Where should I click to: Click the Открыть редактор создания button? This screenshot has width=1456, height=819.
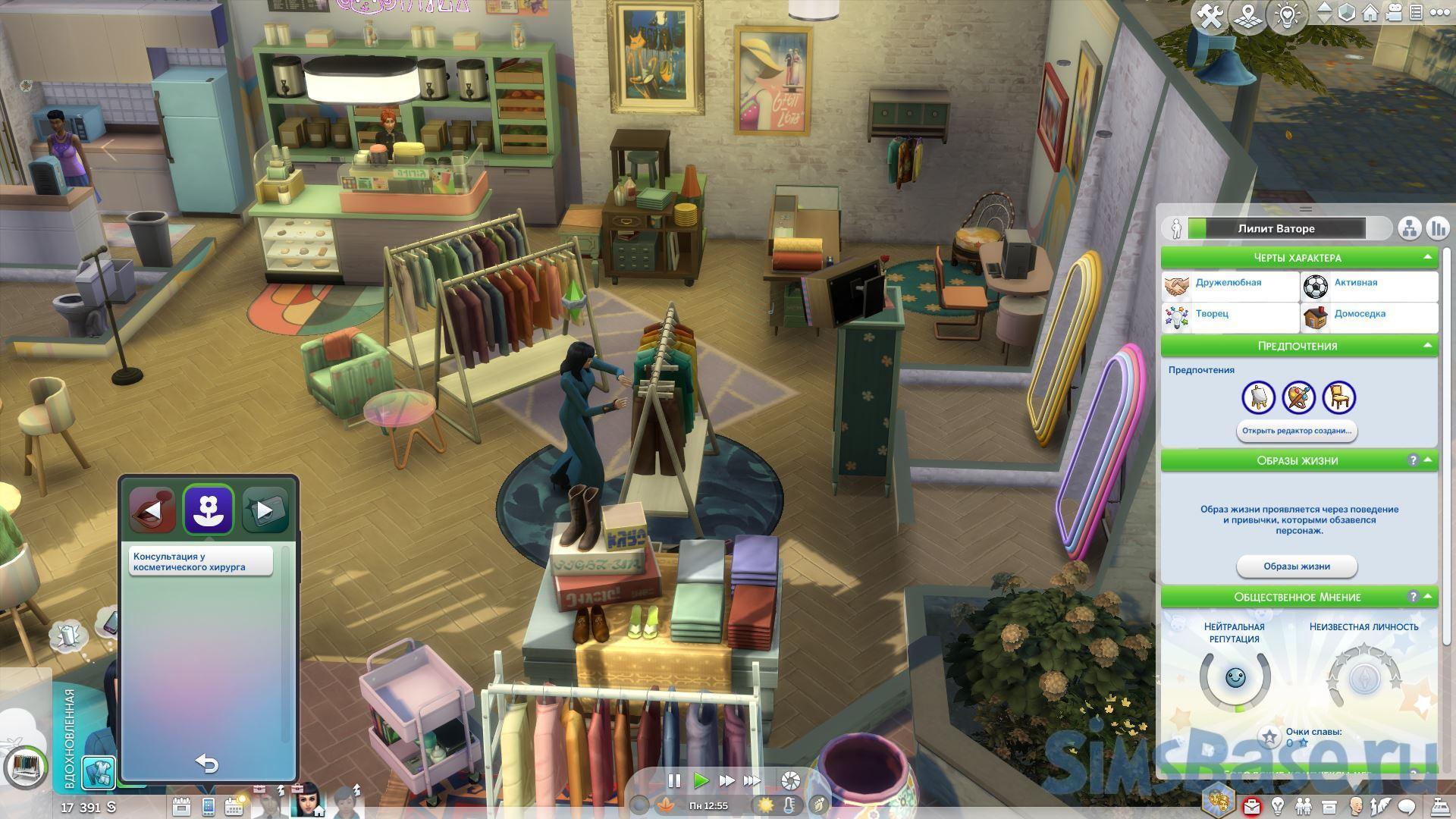(x=1296, y=431)
